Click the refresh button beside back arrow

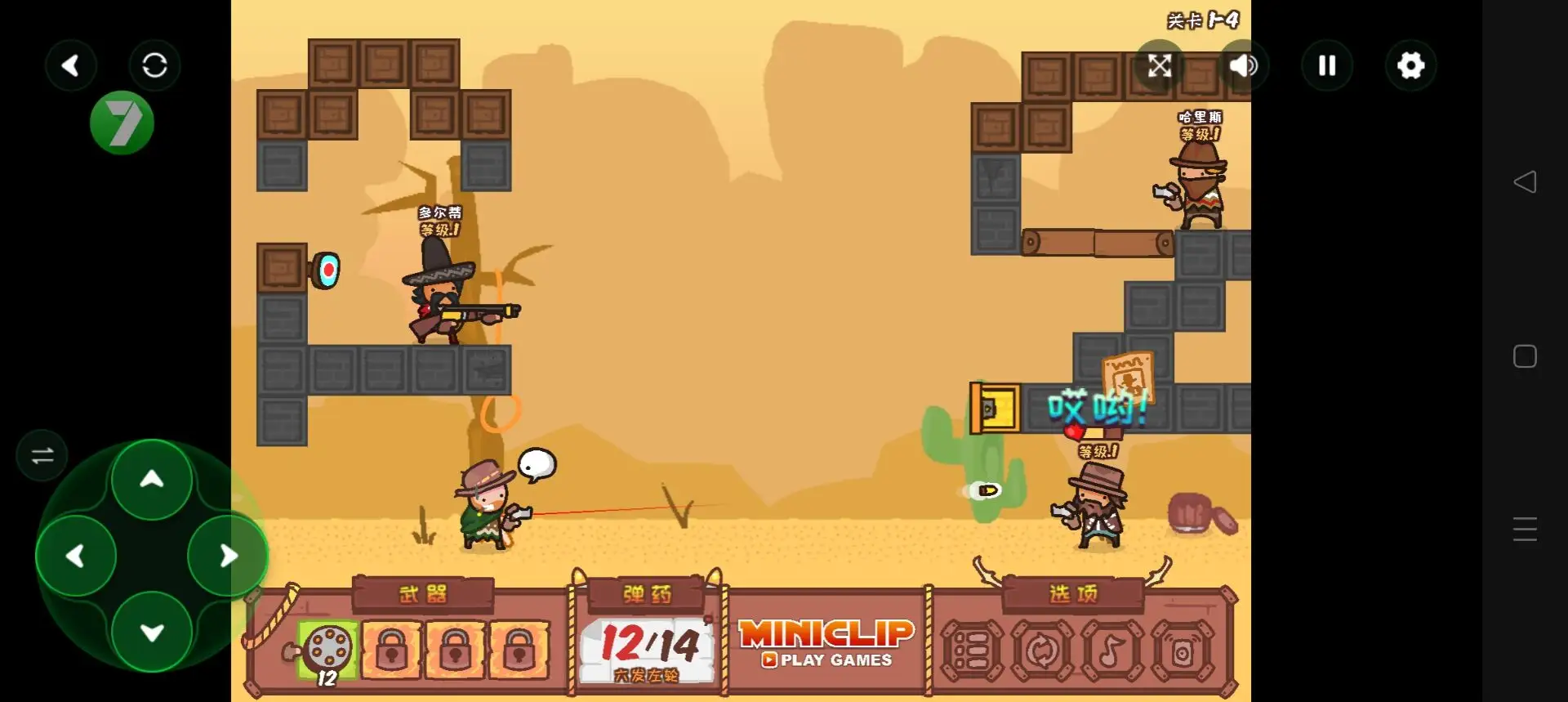154,65
